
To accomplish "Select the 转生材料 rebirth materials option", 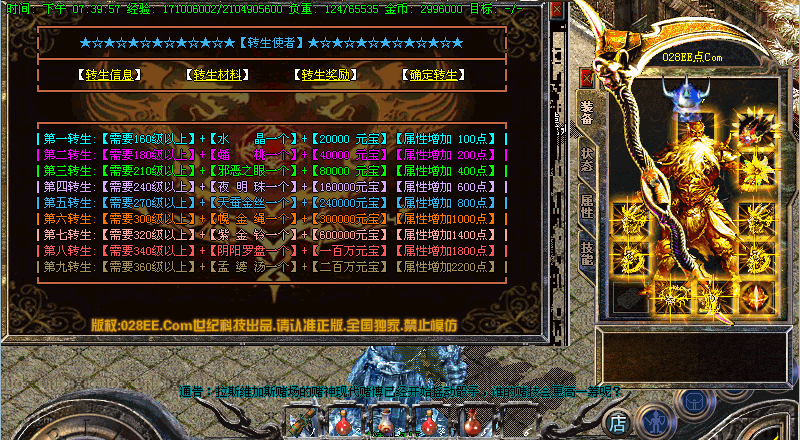I will tap(217, 75).
